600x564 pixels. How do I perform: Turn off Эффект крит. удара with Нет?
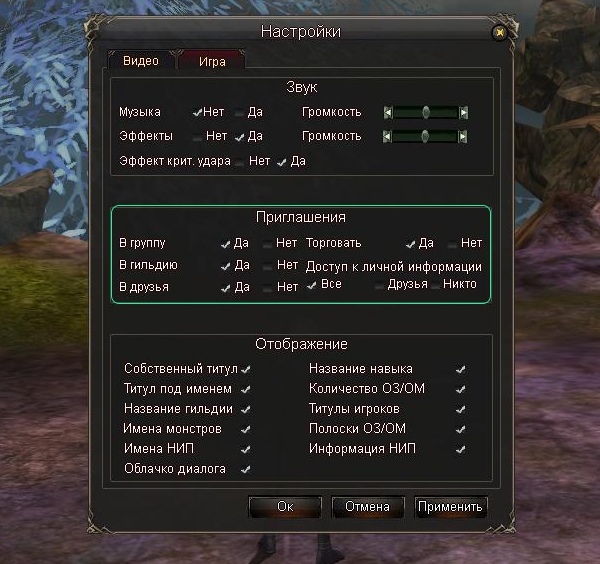pos(241,161)
